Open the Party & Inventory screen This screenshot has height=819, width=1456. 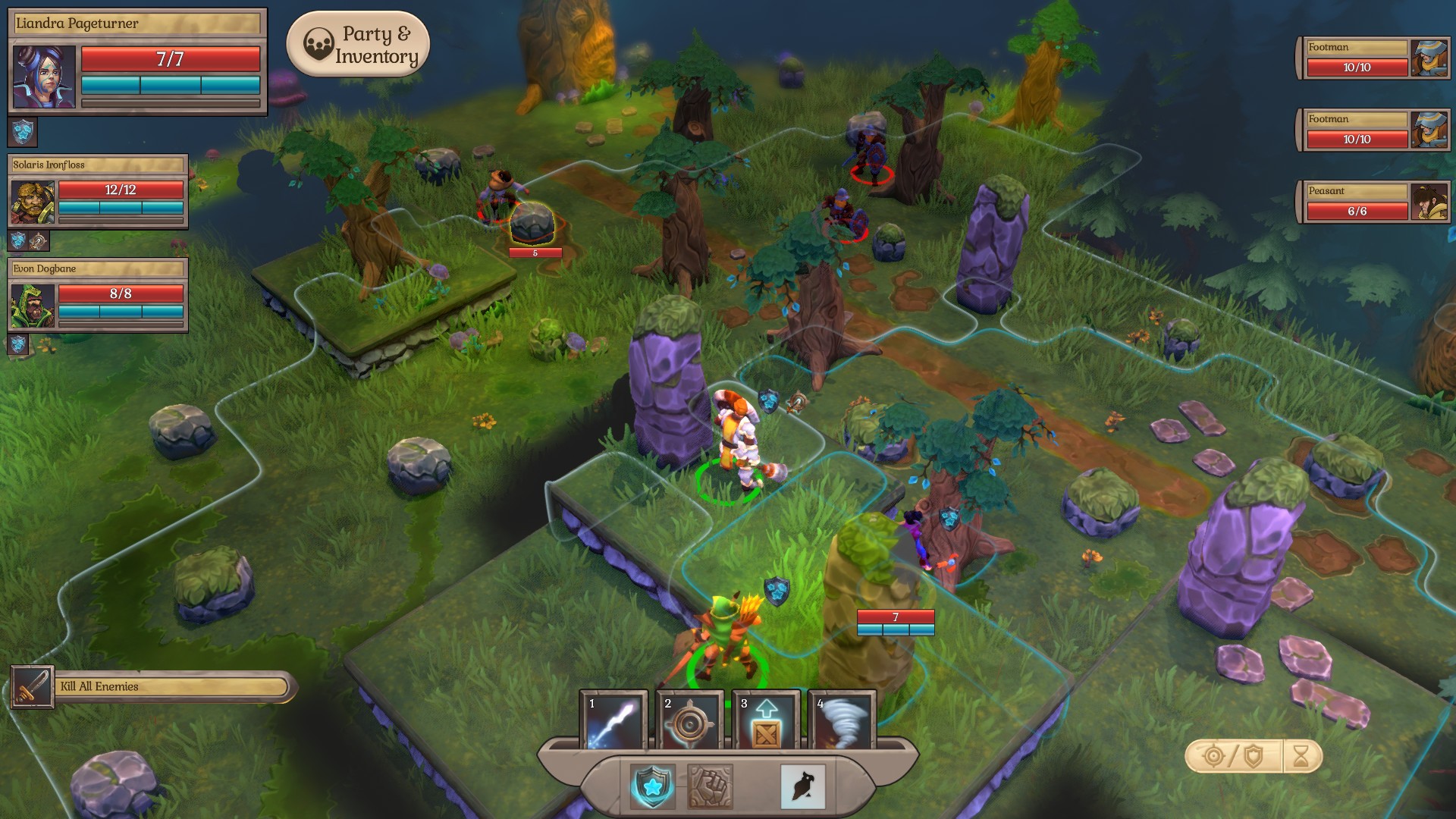coord(358,45)
